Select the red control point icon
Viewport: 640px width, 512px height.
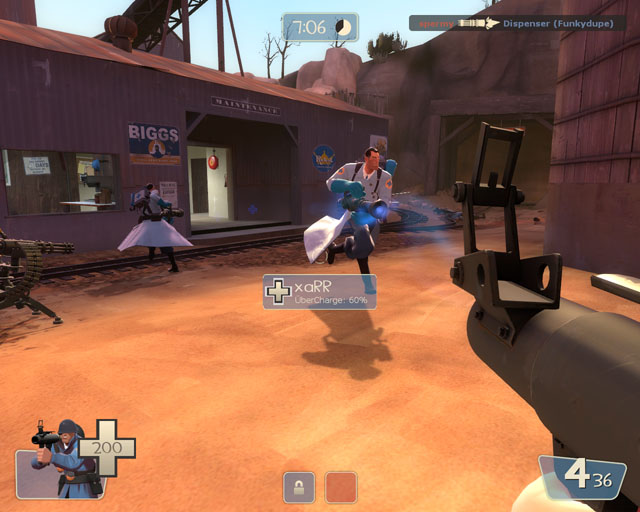[x=341, y=487]
